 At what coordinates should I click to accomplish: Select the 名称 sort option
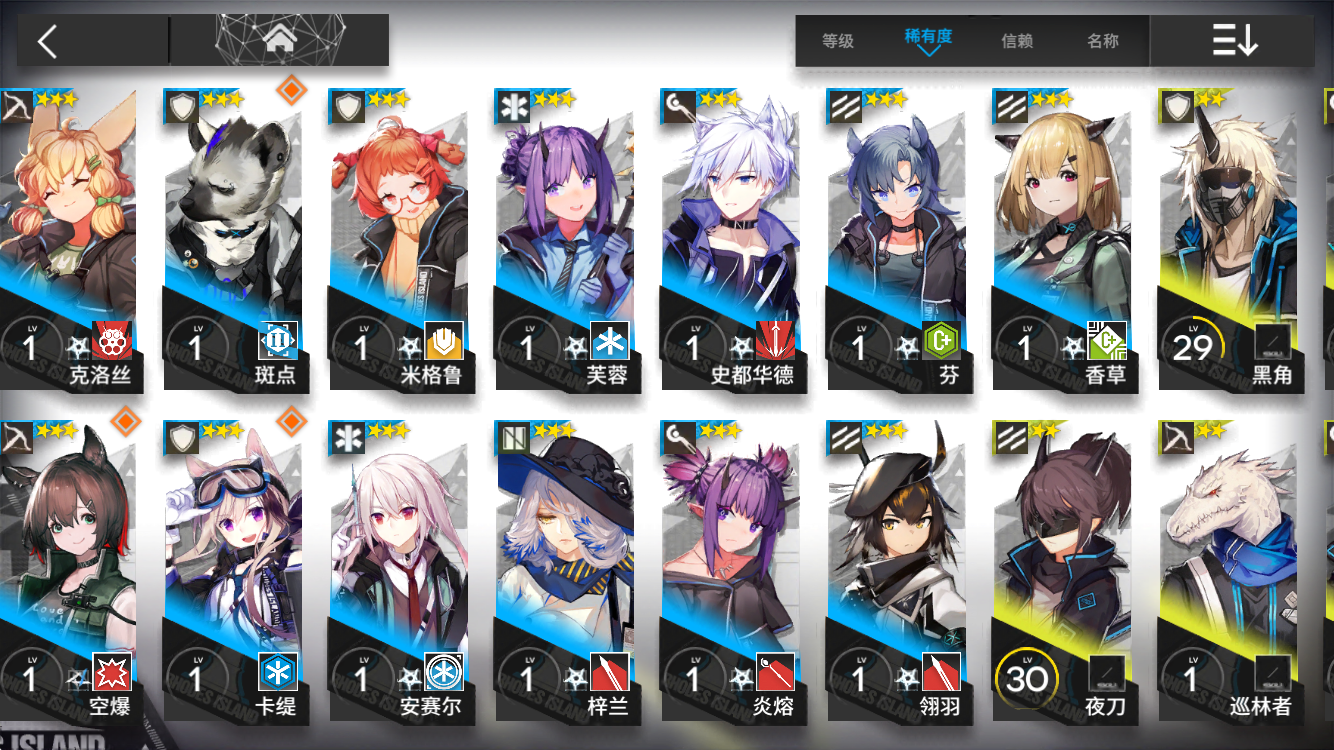point(1105,42)
